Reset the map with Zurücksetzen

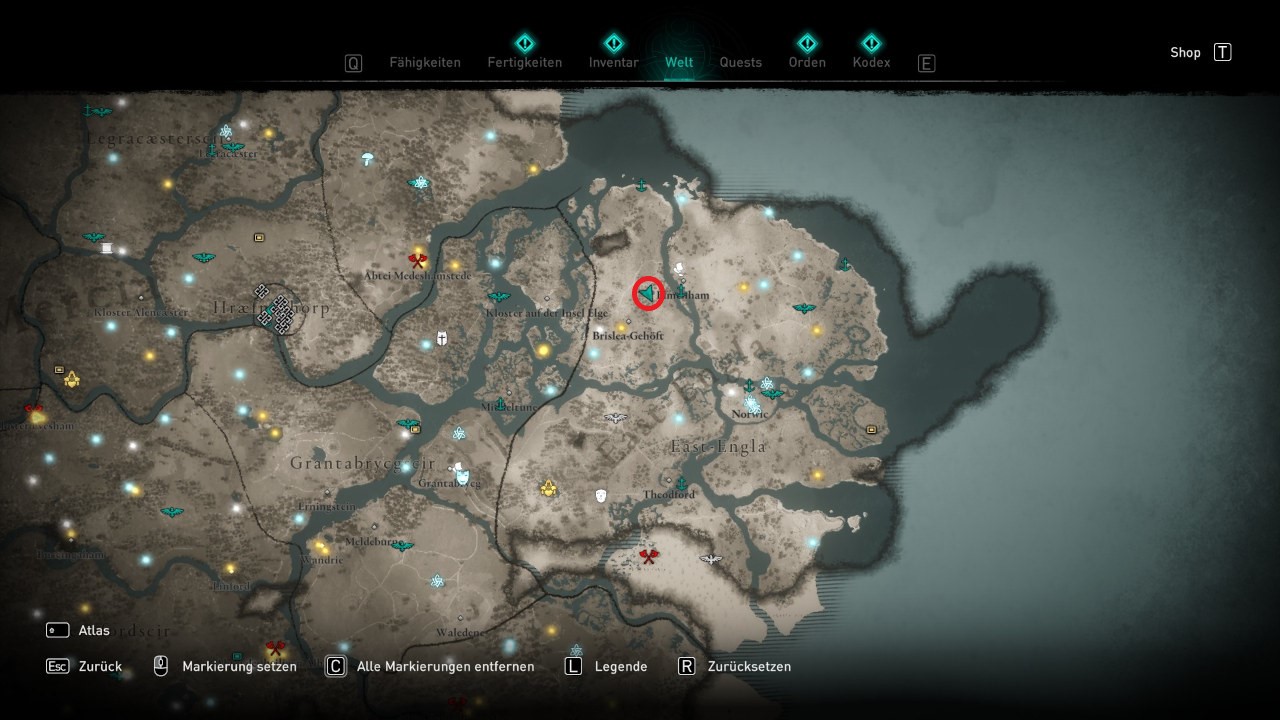pos(749,666)
